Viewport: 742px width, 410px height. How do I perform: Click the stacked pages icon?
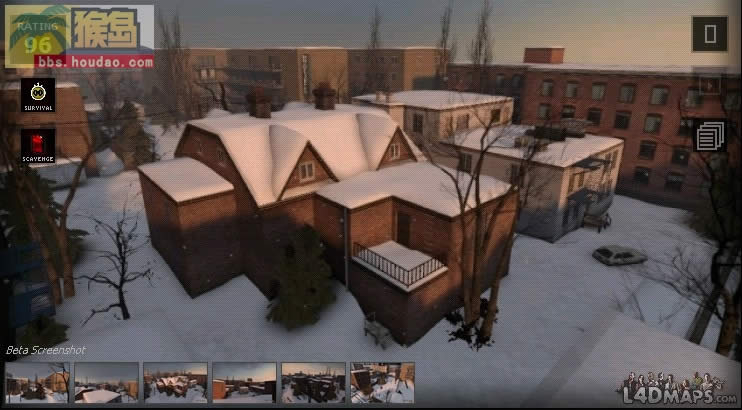710,136
